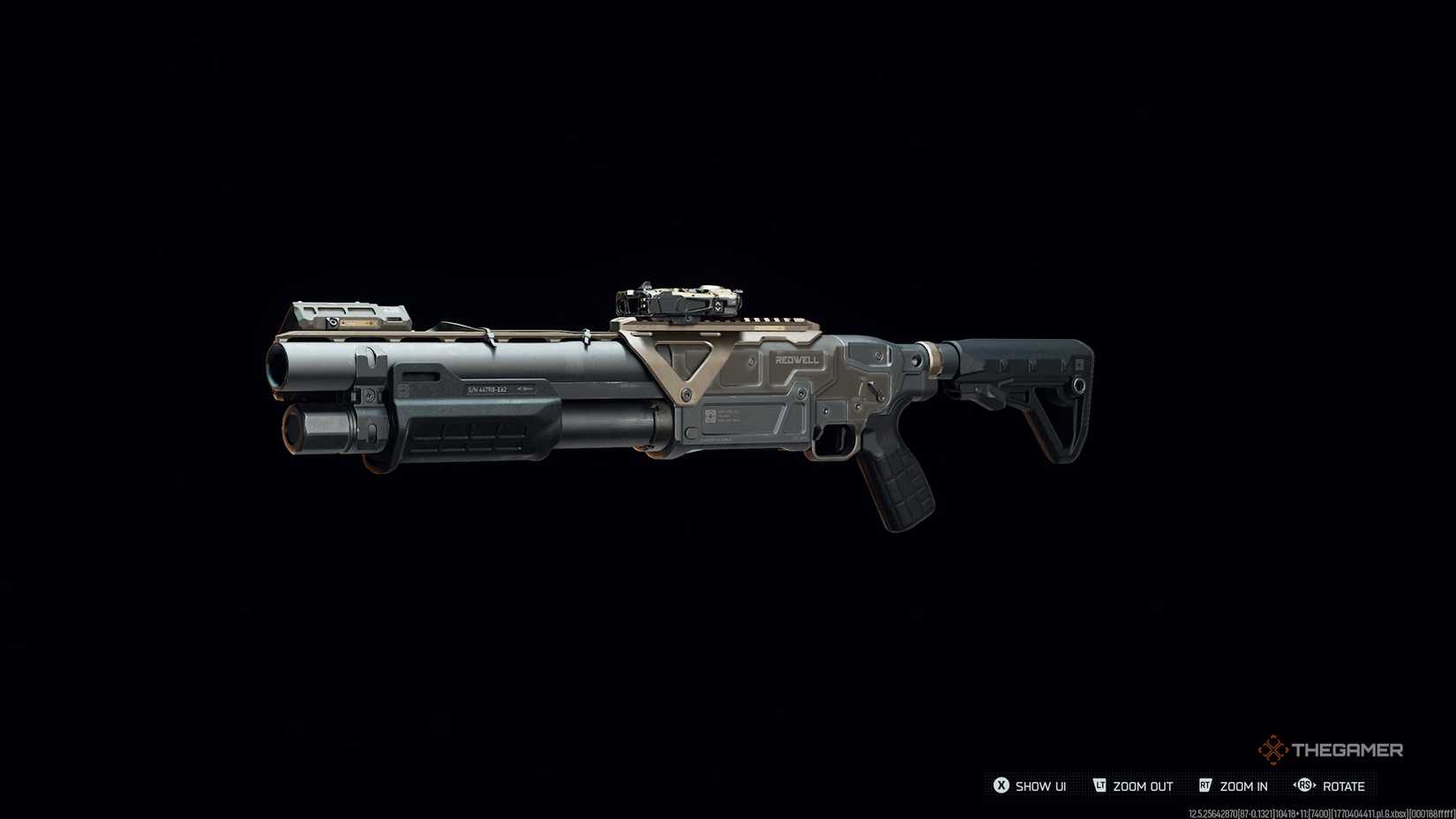Image resolution: width=1456 pixels, height=819 pixels.
Task: Click the RT trigger icon beside ZOOM IN
Action: click(1206, 786)
